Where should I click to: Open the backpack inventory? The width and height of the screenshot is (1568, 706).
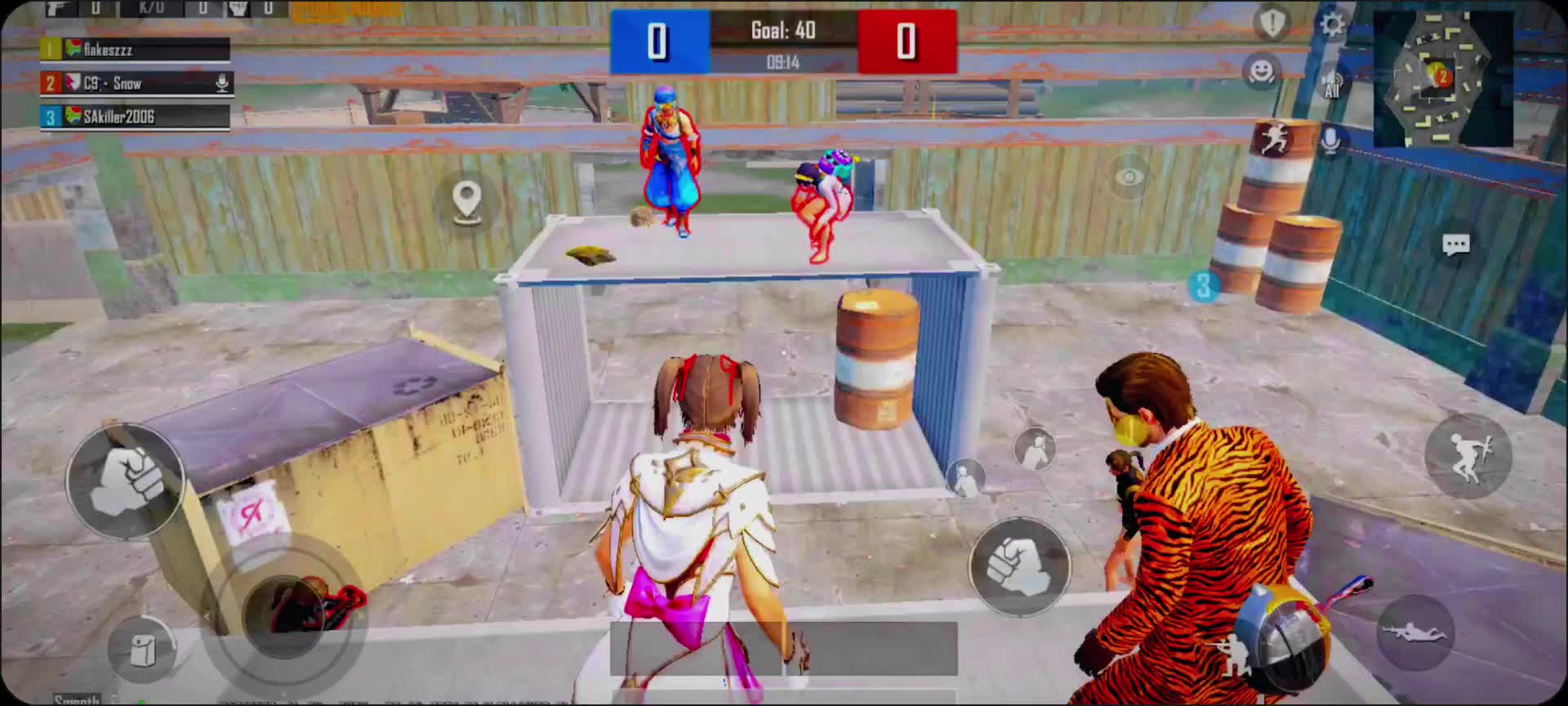143,650
